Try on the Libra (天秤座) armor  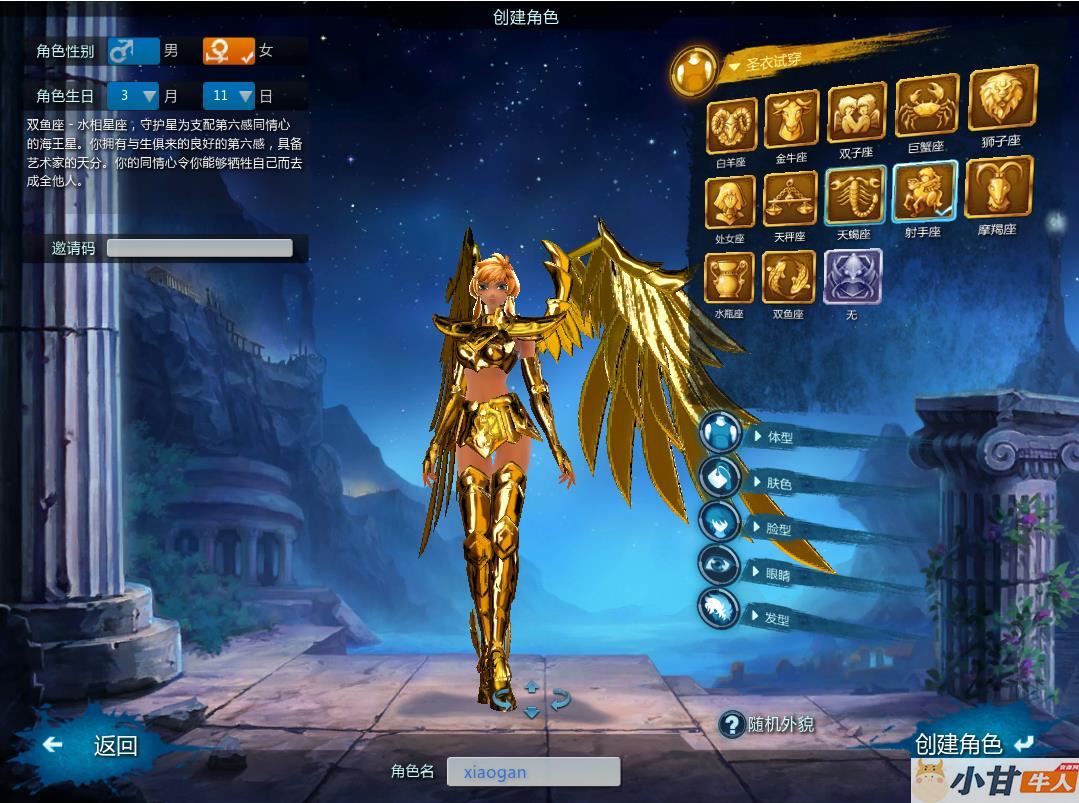point(790,199)
